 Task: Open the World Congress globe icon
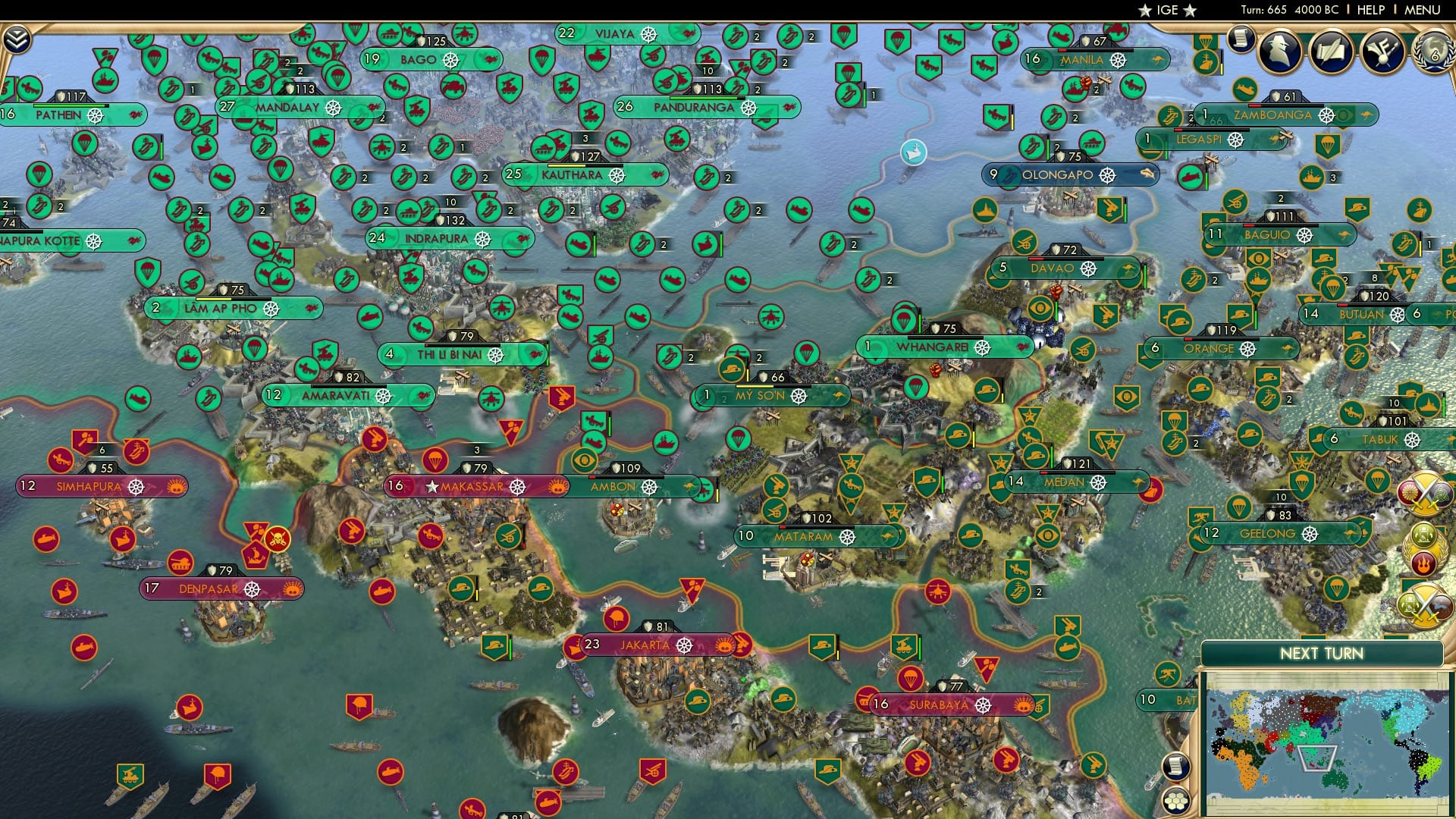click(x=1433, y=55)
